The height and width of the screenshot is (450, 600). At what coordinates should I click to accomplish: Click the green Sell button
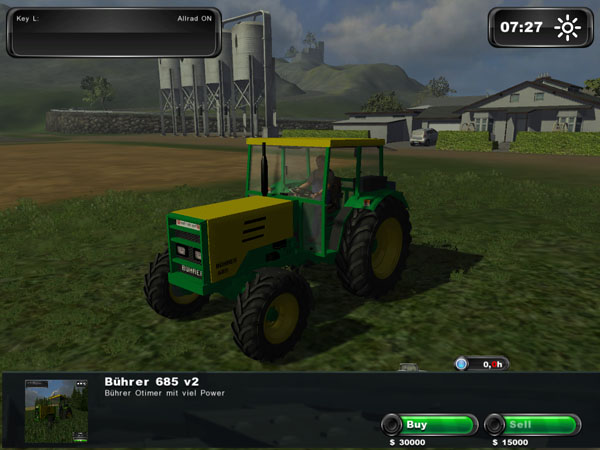(x=531, y=425)
